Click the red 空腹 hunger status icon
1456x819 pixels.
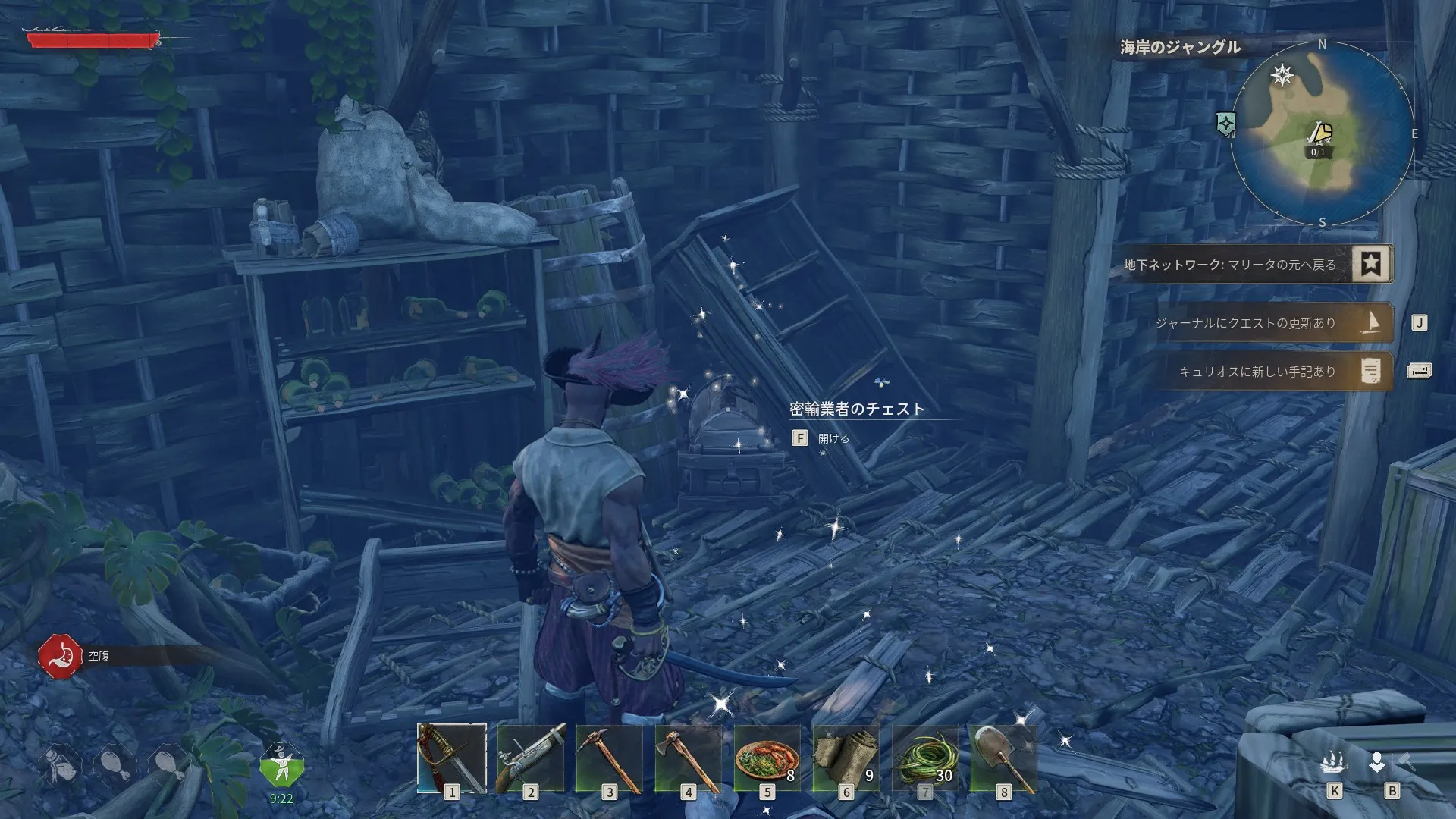(60, 656)
